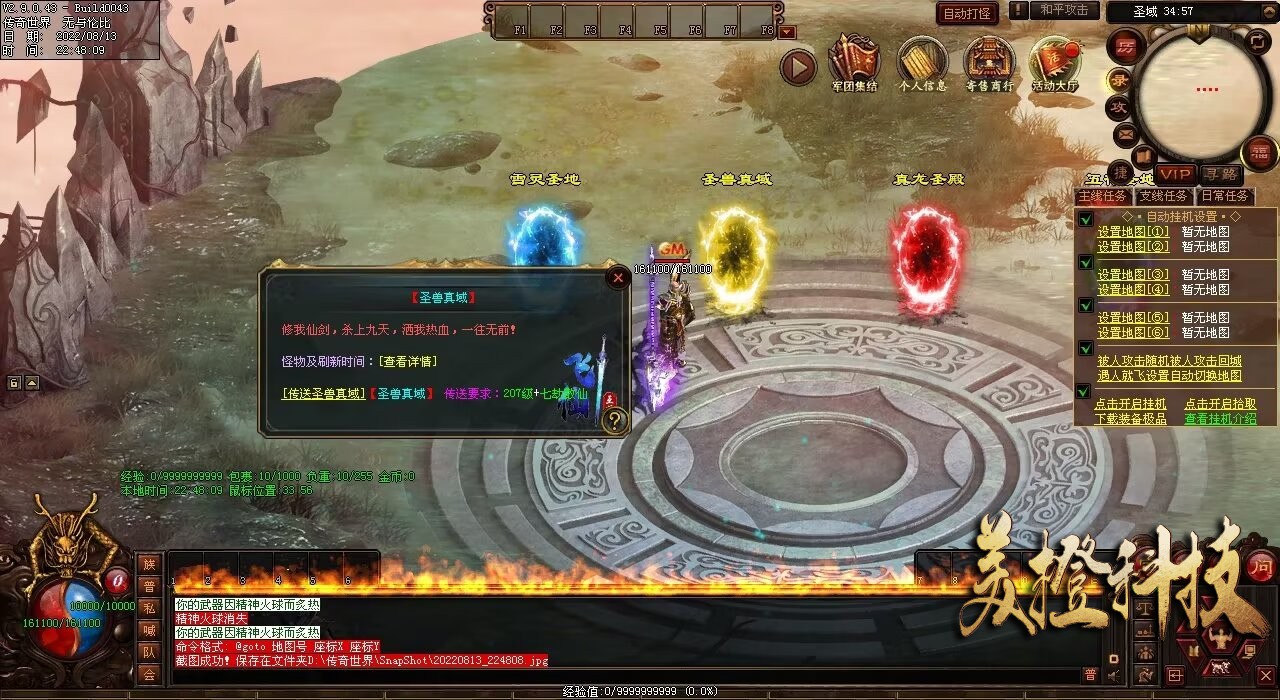Click the 寻路 pathfinding button

(1219, 175)
